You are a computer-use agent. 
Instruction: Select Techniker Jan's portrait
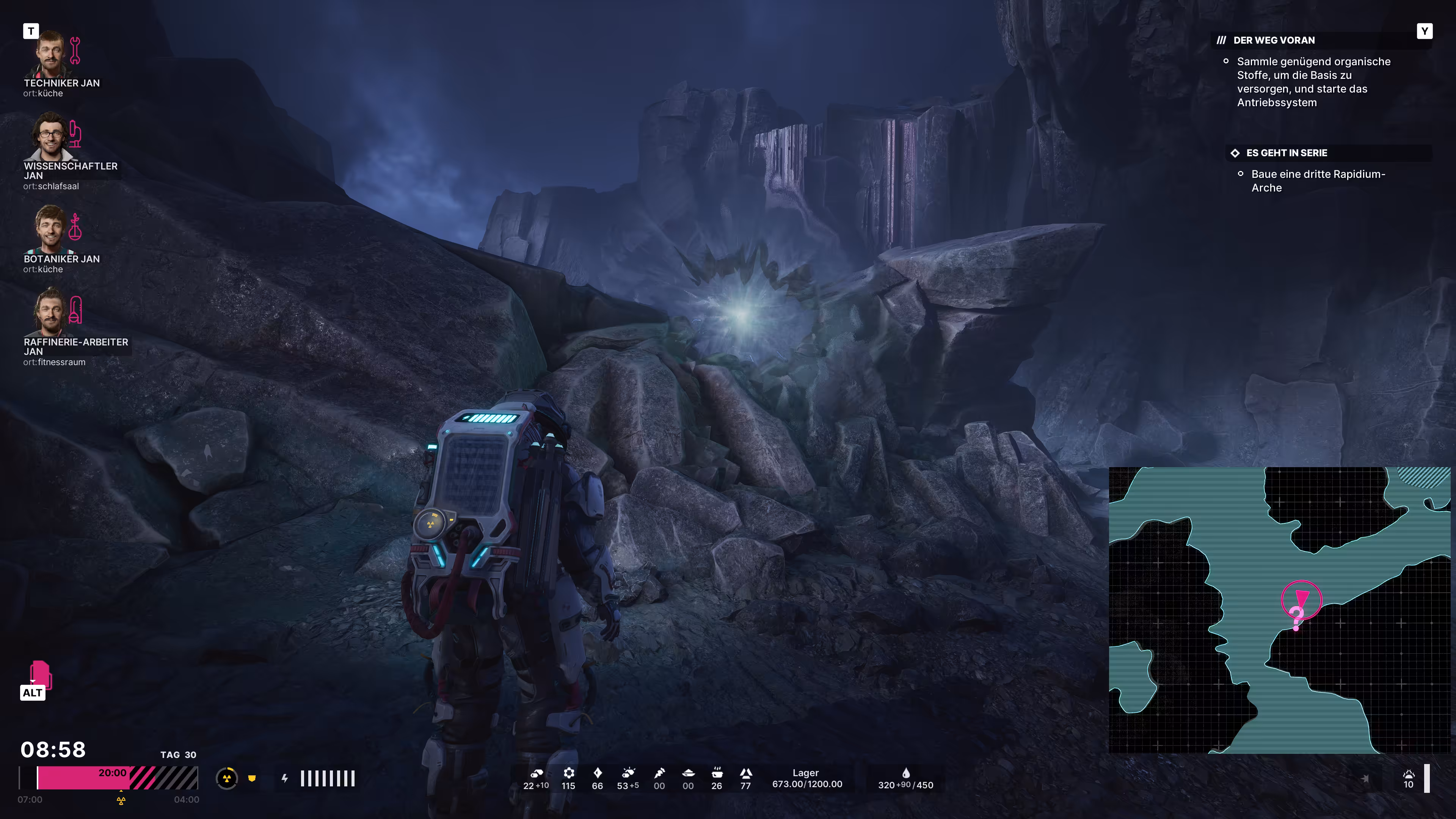pyautogui.click(x=50, y=54)
